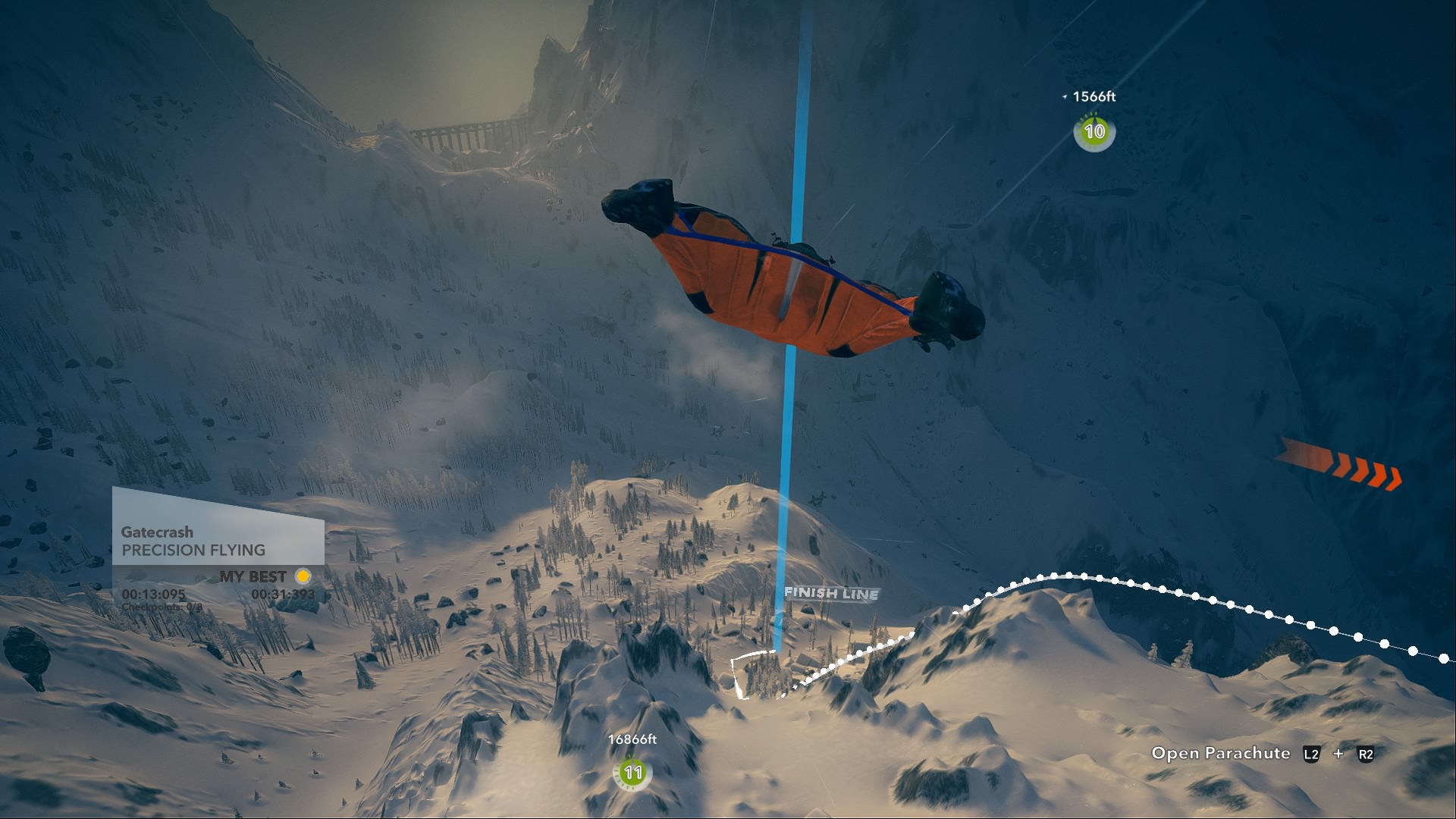1456x819 pixels.
Task: Click the Finish Line marker label
Action: [831, 593]
